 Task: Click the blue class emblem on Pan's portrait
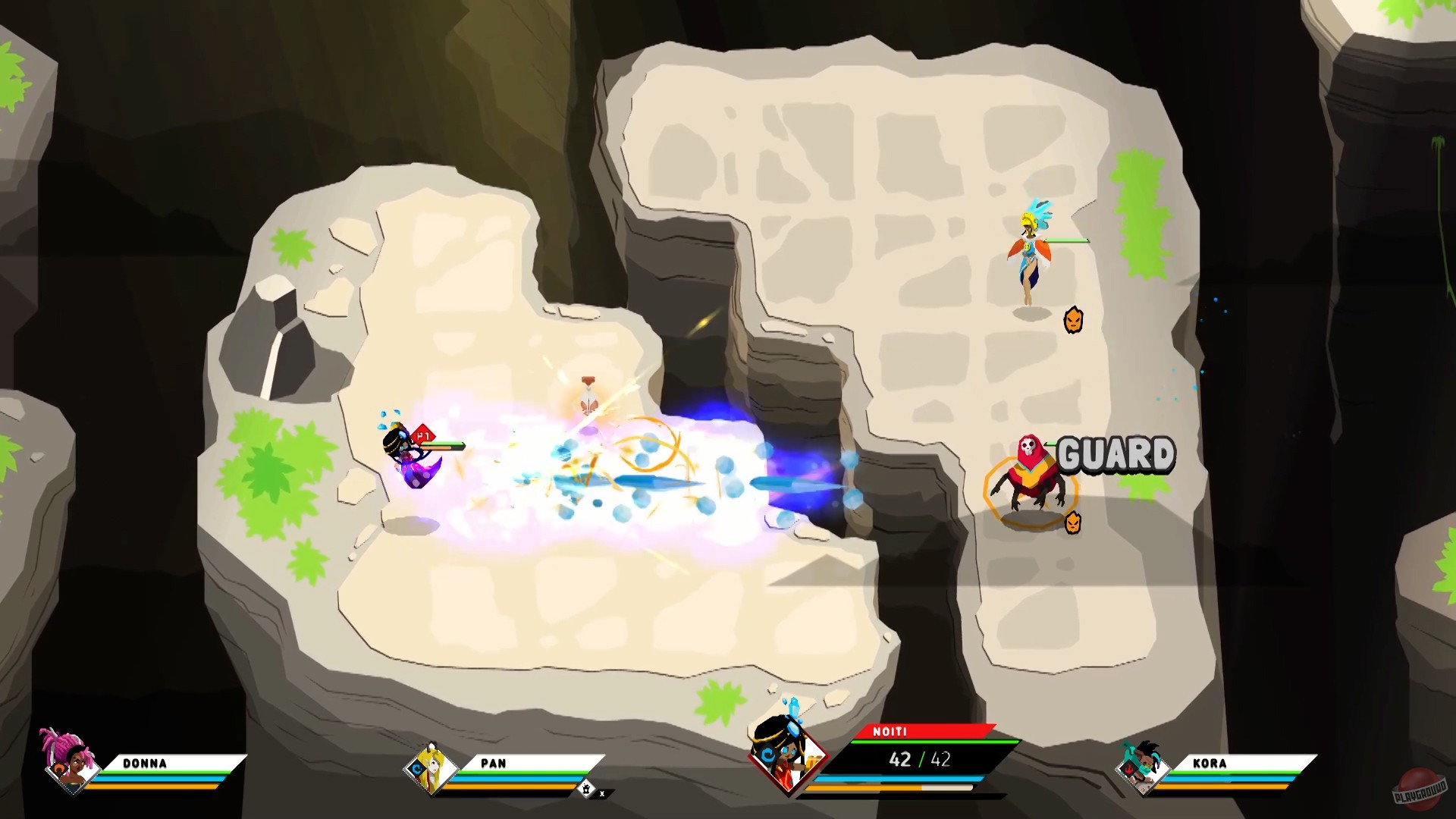tap(417, 768)
